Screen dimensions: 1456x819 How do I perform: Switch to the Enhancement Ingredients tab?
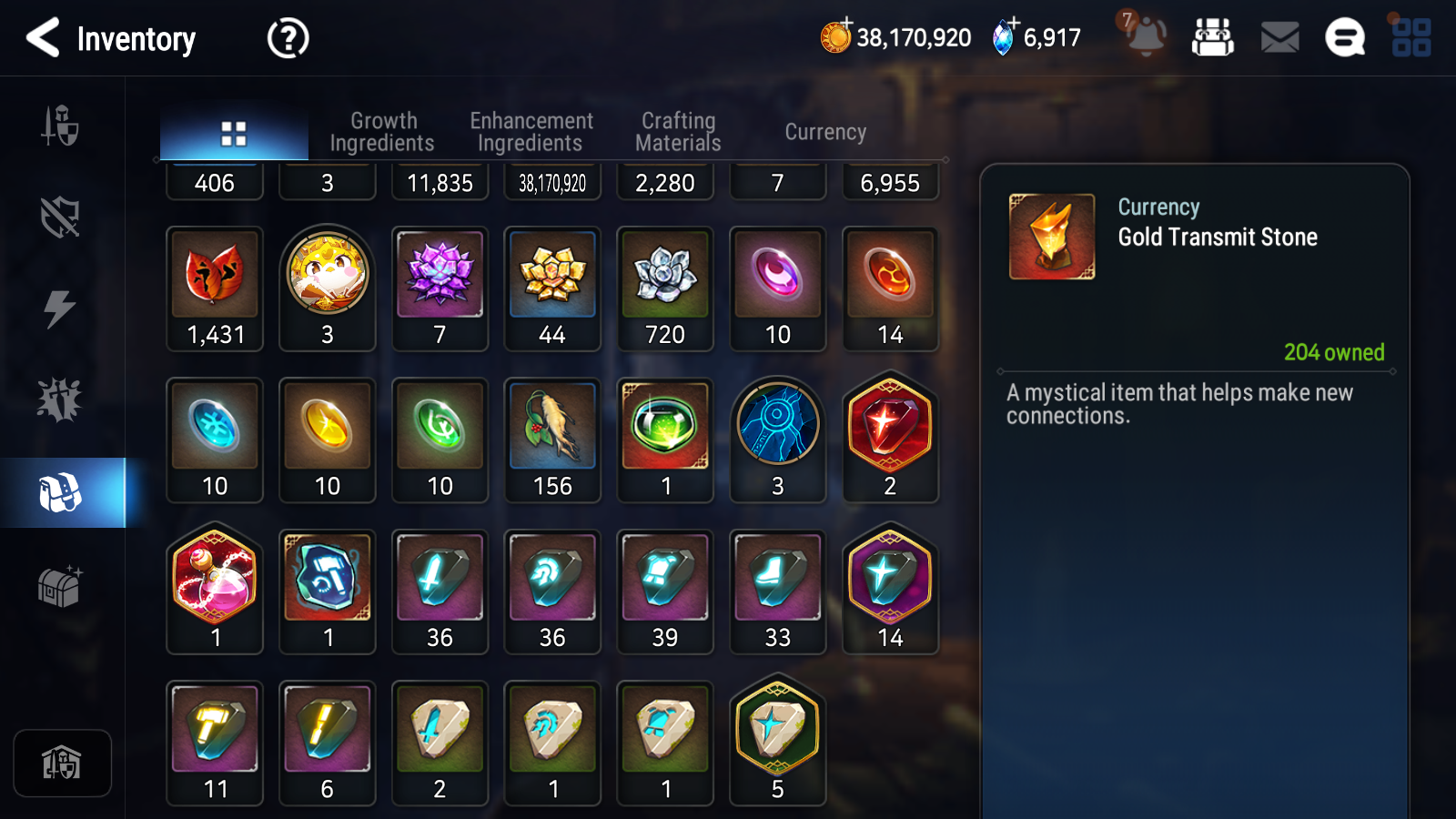531,132
